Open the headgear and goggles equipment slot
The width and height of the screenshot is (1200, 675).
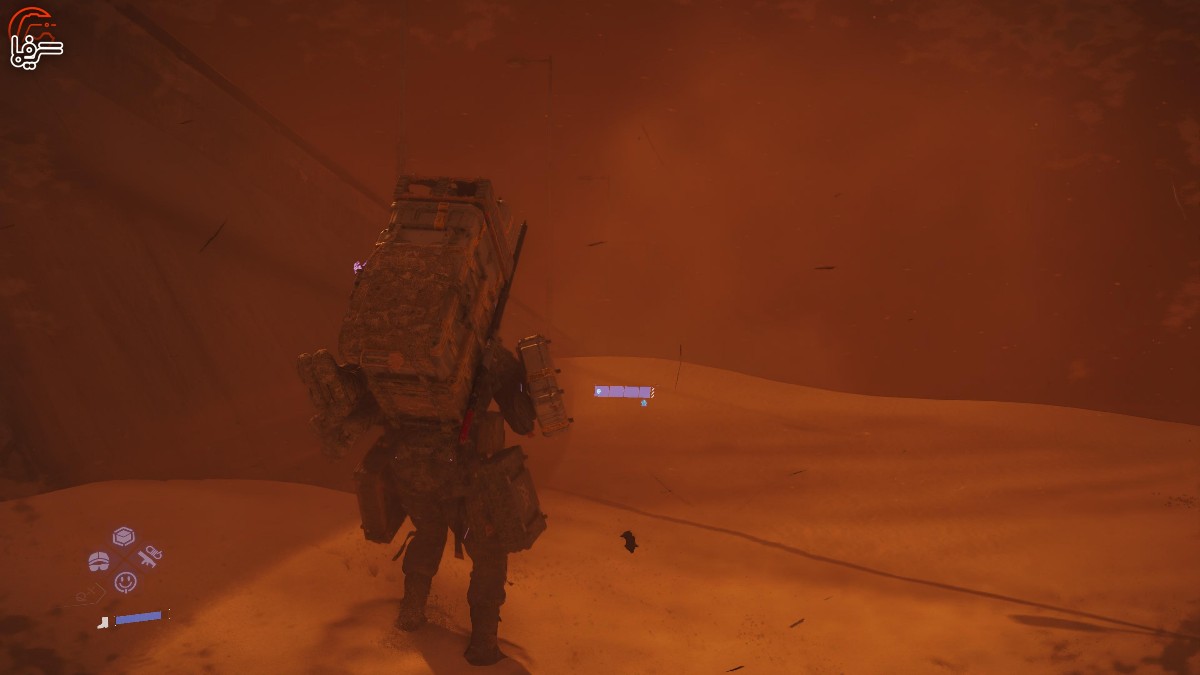tap(99, 561)
